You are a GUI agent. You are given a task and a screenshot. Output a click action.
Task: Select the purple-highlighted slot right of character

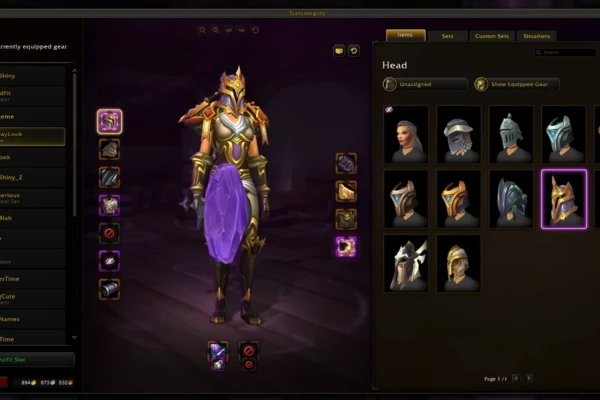tap(346, 246)
